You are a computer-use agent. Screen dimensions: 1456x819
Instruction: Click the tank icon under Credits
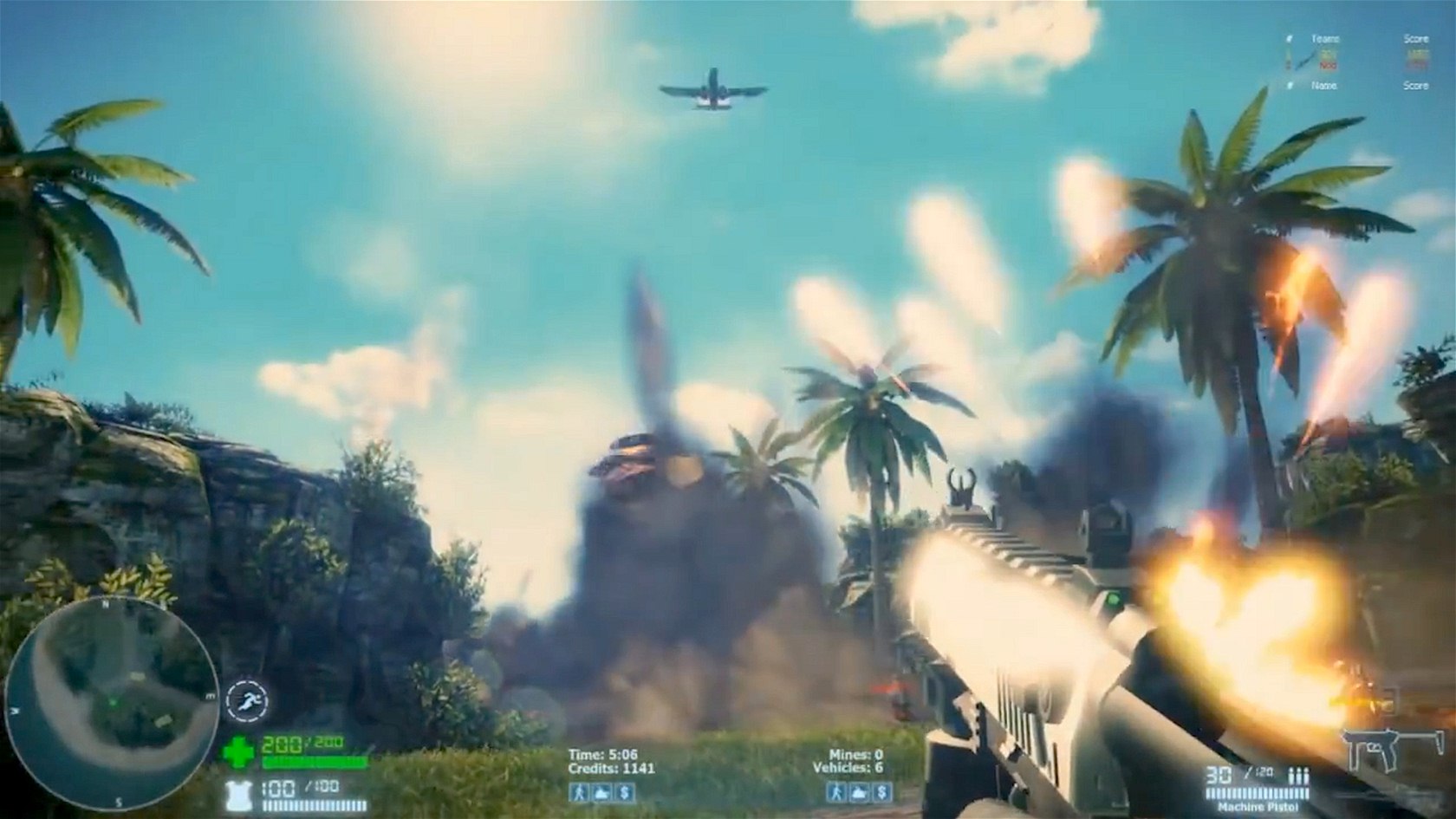point(601,792)
